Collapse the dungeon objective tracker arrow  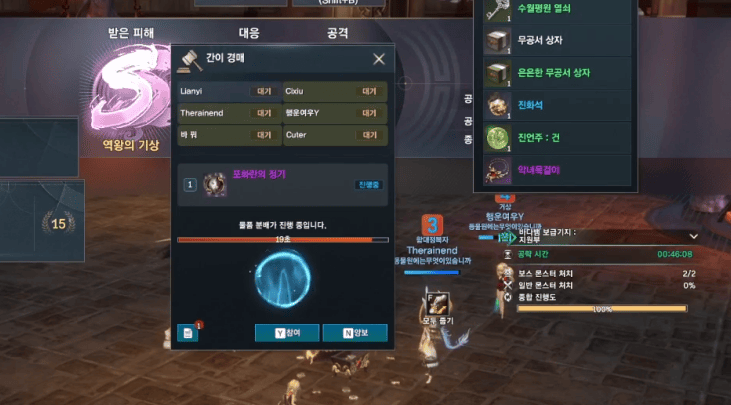pyautogui.click(x=693, y=236)
